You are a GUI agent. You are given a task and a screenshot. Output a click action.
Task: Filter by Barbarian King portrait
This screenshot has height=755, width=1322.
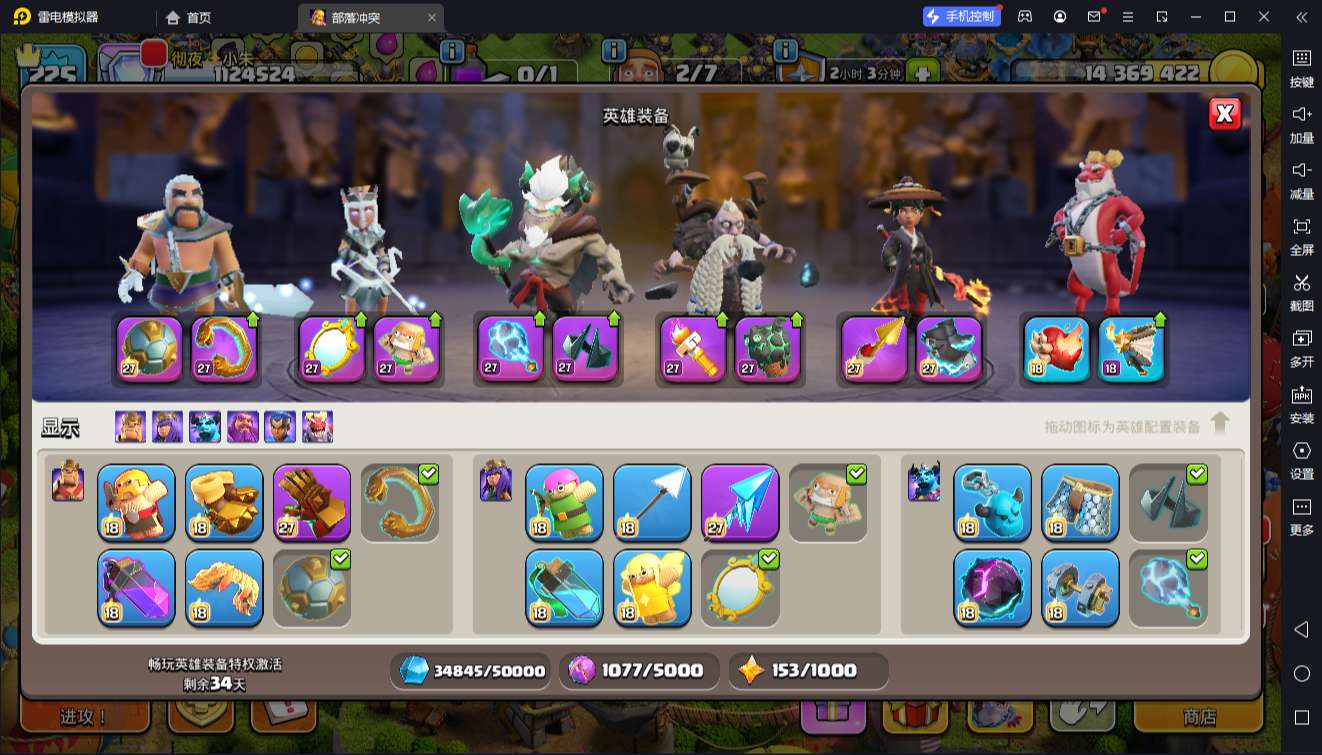click(x=130, y=427)
